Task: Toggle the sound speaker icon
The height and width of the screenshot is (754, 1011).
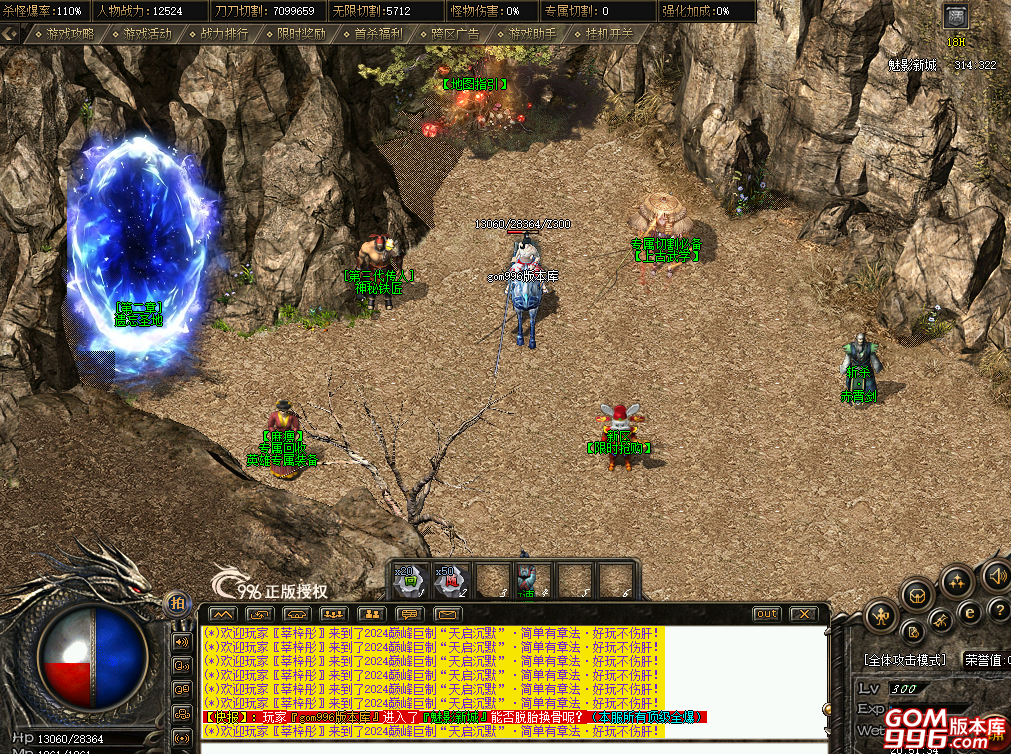Action: coord(996,574)
